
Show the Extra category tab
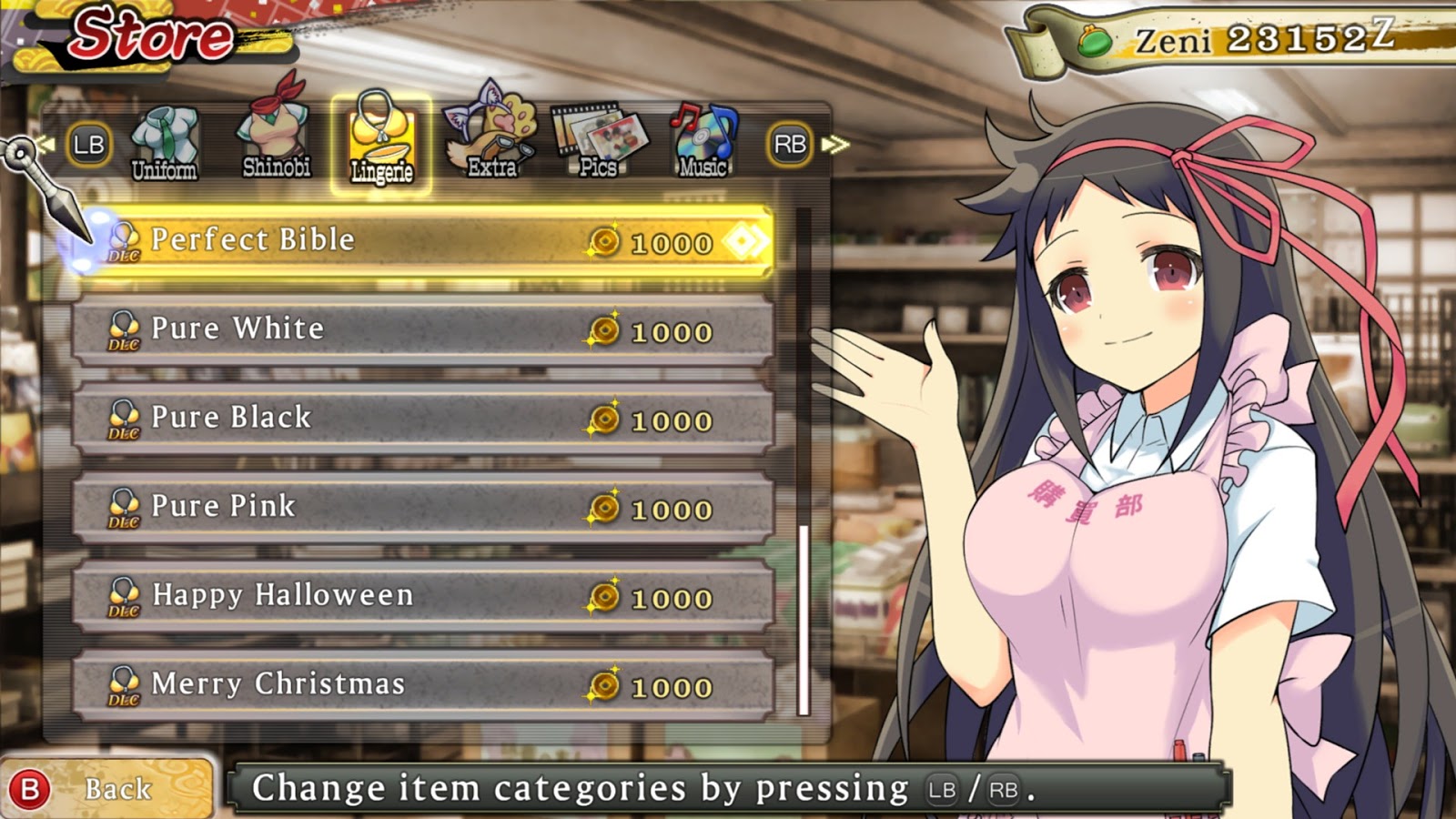pos(491,138)
